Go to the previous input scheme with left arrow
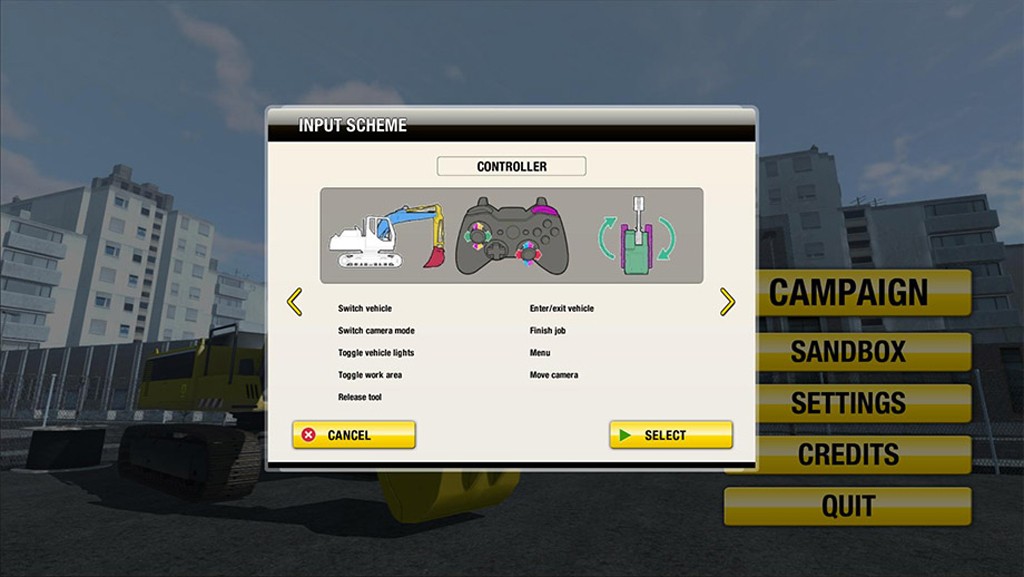This screenshot has width=1024, height=577. tap(294, 302)
